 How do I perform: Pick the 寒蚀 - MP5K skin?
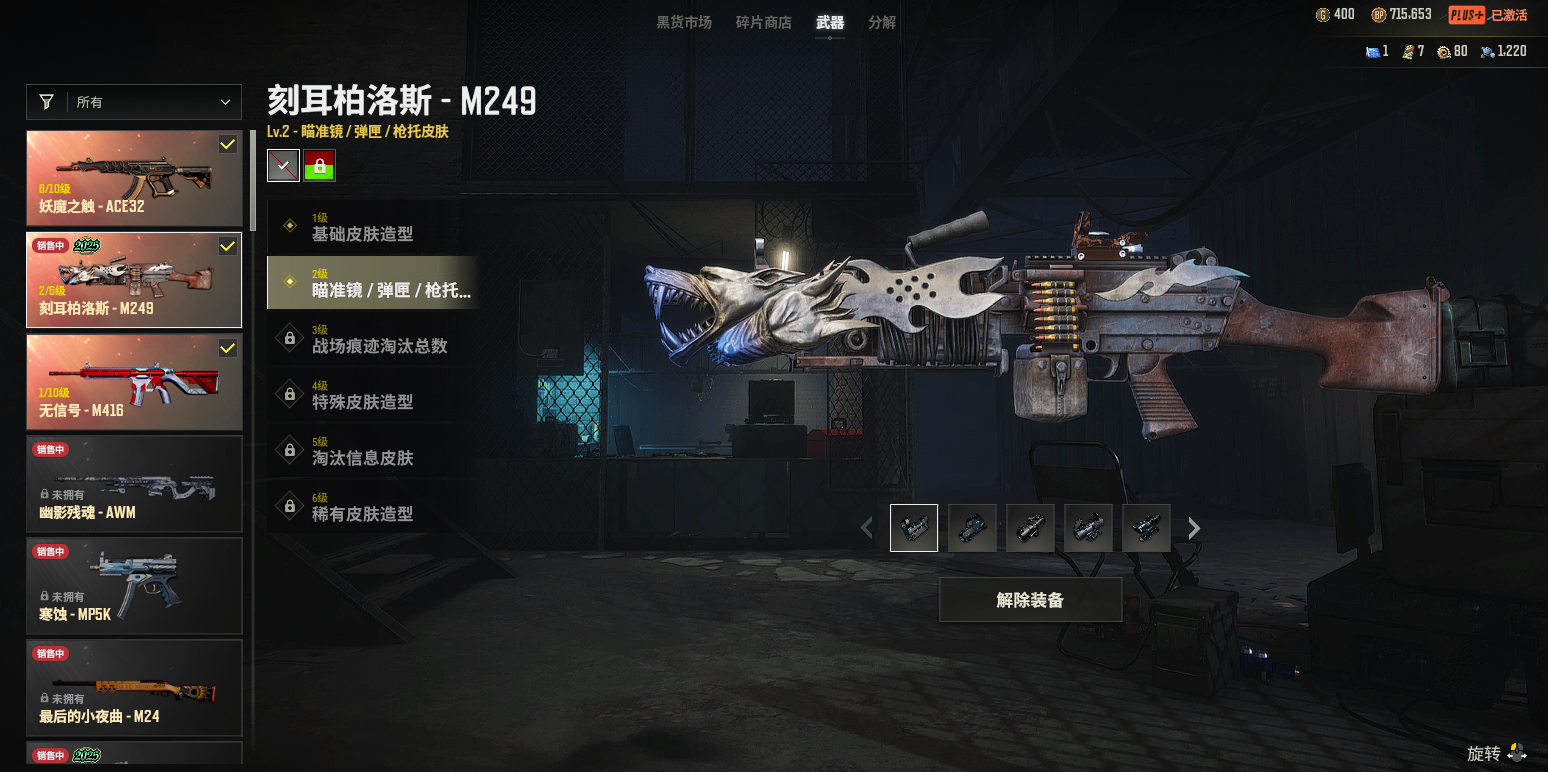tap(134, 586)
